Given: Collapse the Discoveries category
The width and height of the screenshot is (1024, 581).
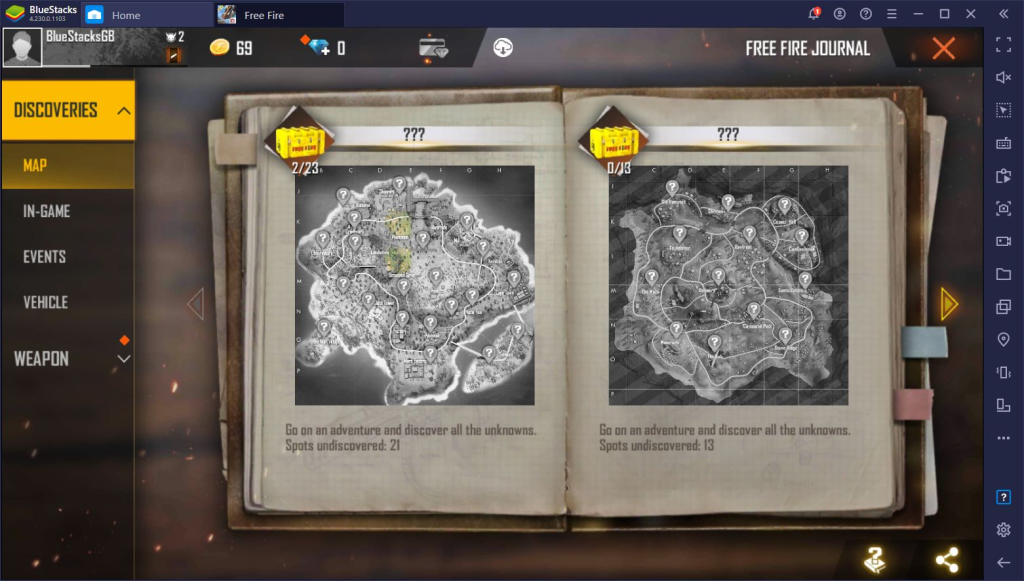Looking at the screenshot, I should coord(124,110).
